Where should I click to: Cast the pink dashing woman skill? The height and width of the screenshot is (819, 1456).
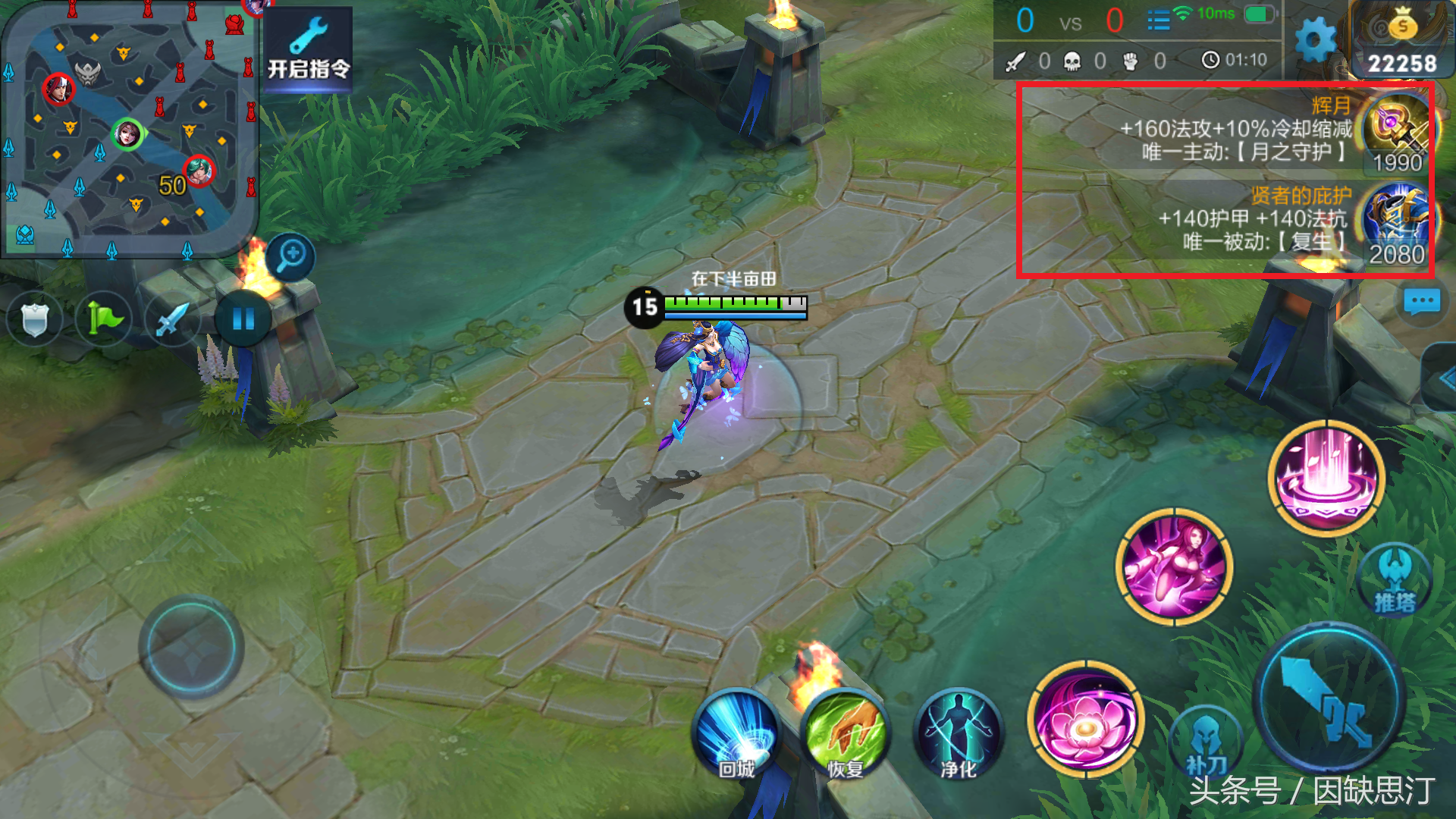(x=1174, y=567)
